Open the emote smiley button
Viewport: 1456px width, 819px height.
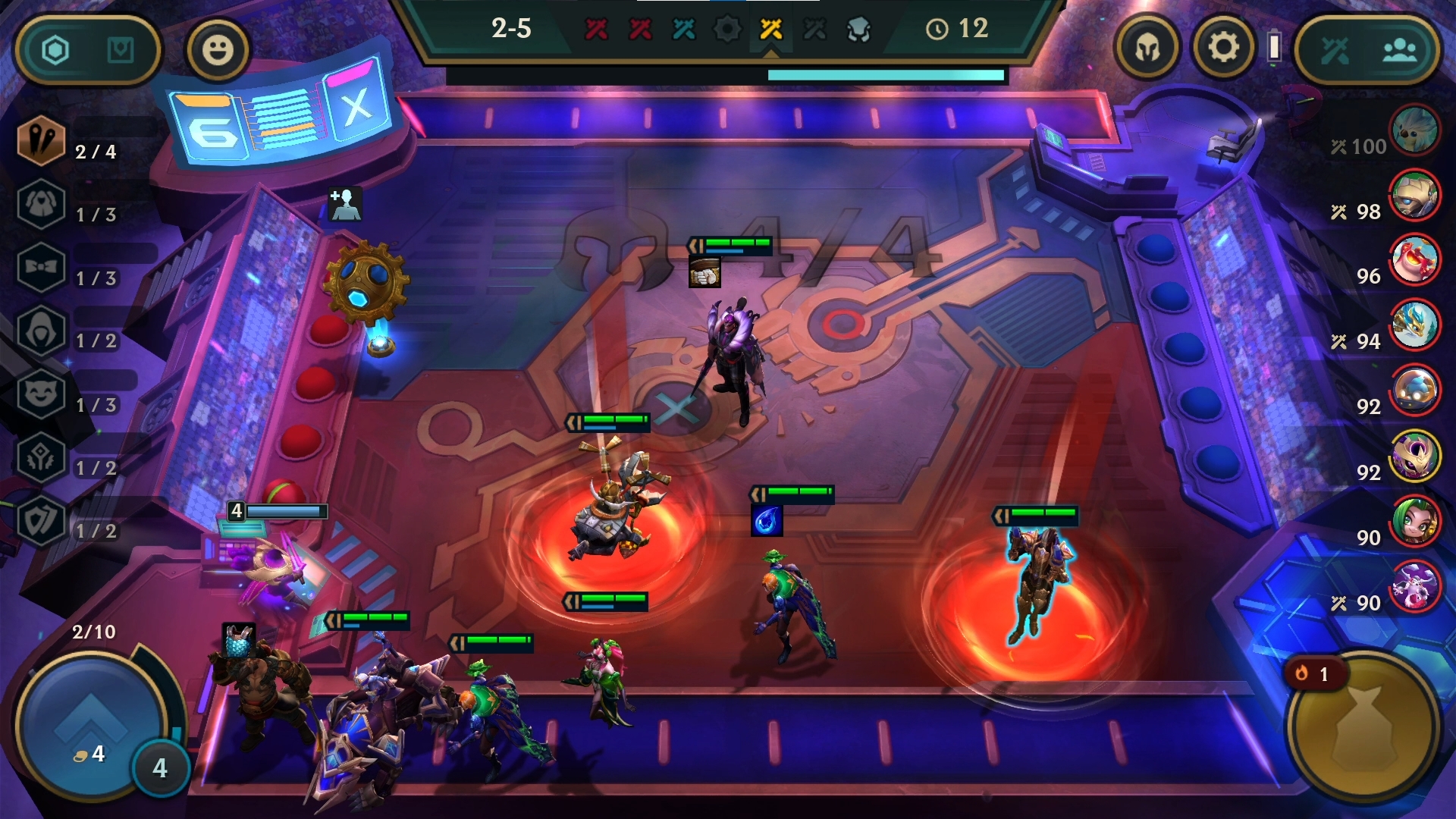click(218, 50)
